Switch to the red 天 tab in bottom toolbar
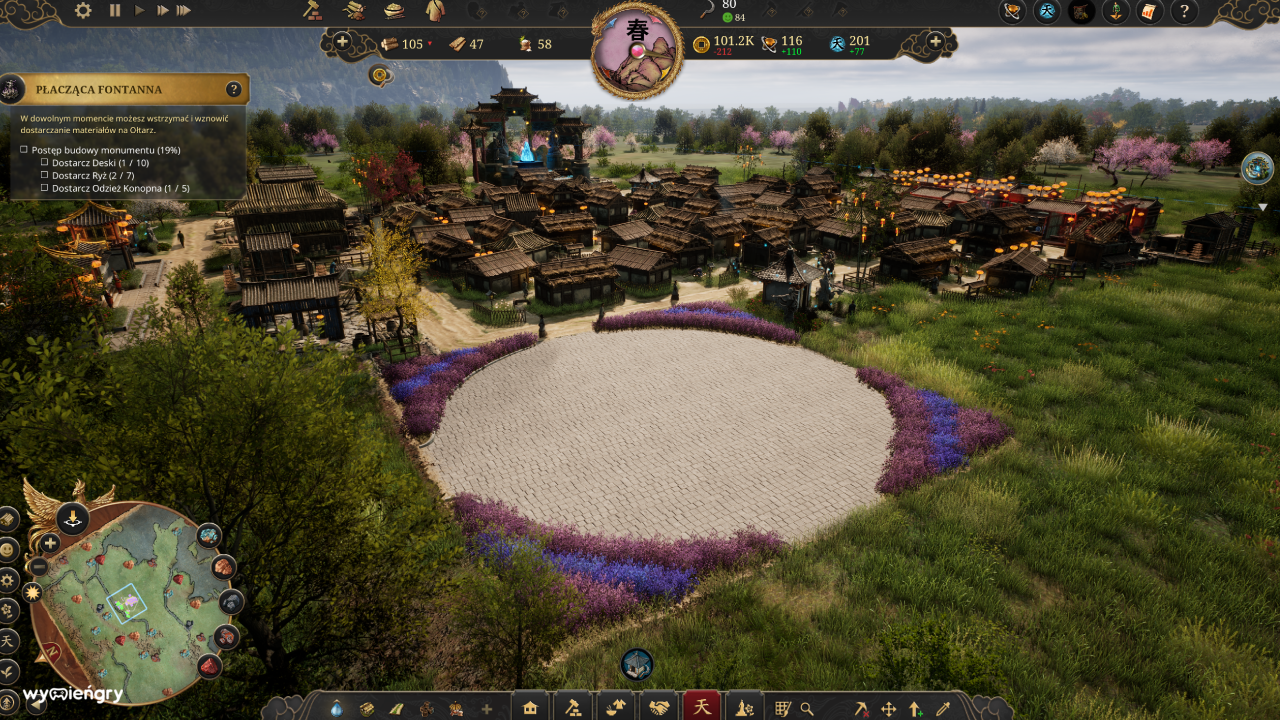This screenshot has height=720, width=1280. (x=703, y=705)
